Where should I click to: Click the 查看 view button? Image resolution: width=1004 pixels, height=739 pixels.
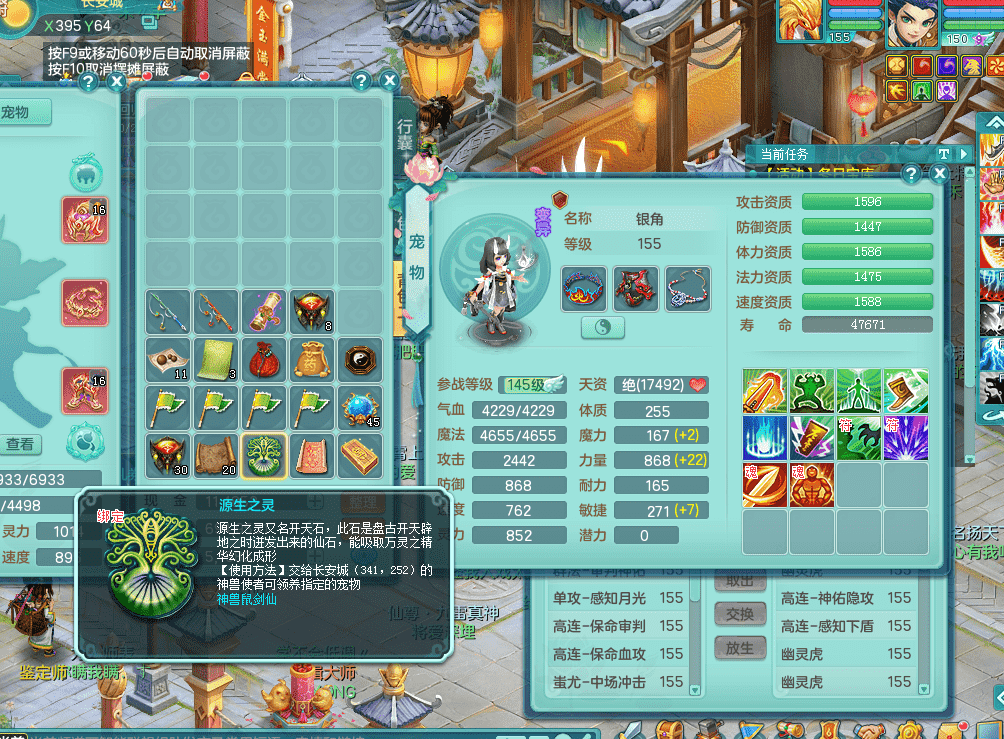click(x=21, y=444)
